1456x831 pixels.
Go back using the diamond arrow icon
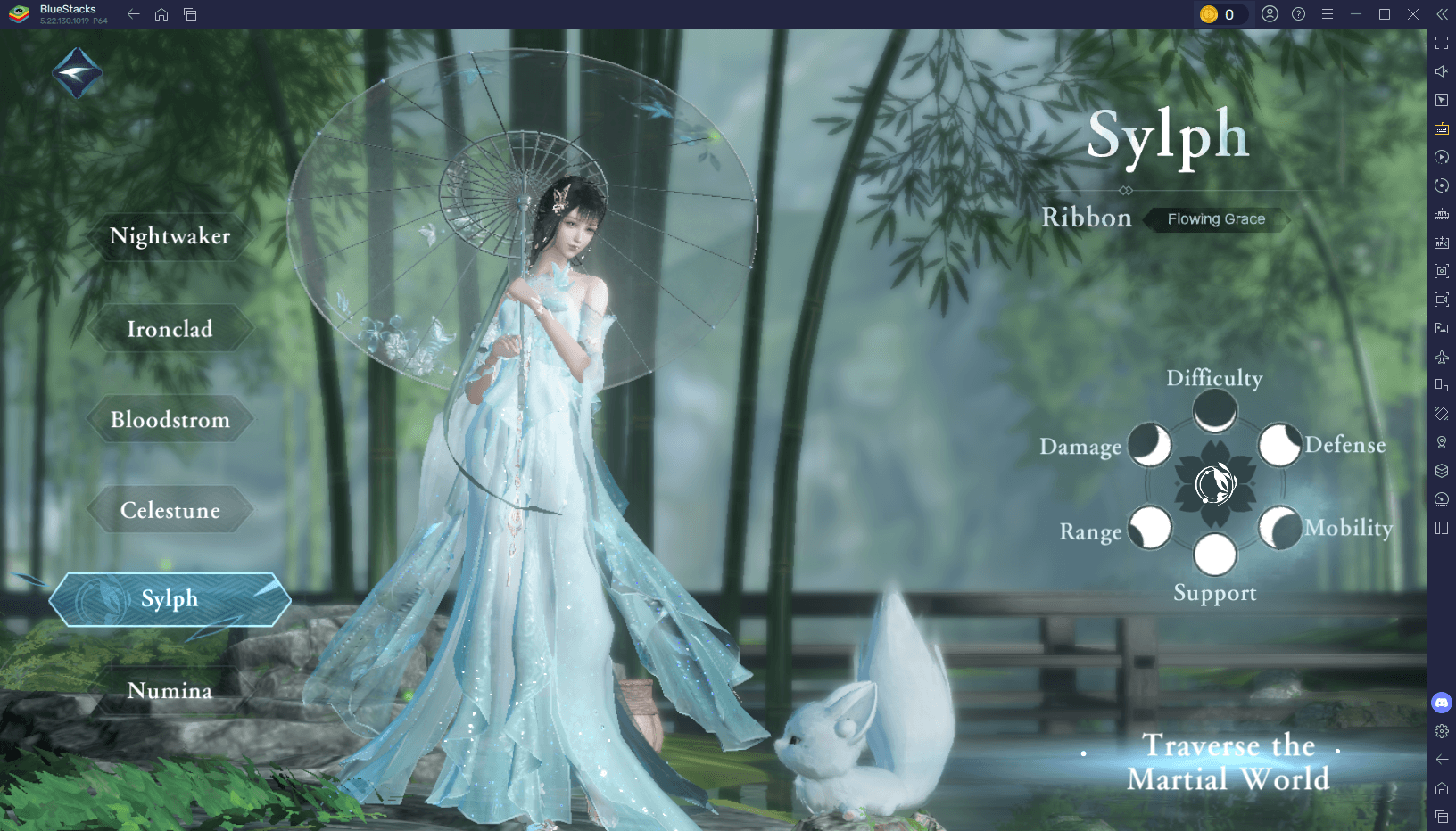(77, 73)
